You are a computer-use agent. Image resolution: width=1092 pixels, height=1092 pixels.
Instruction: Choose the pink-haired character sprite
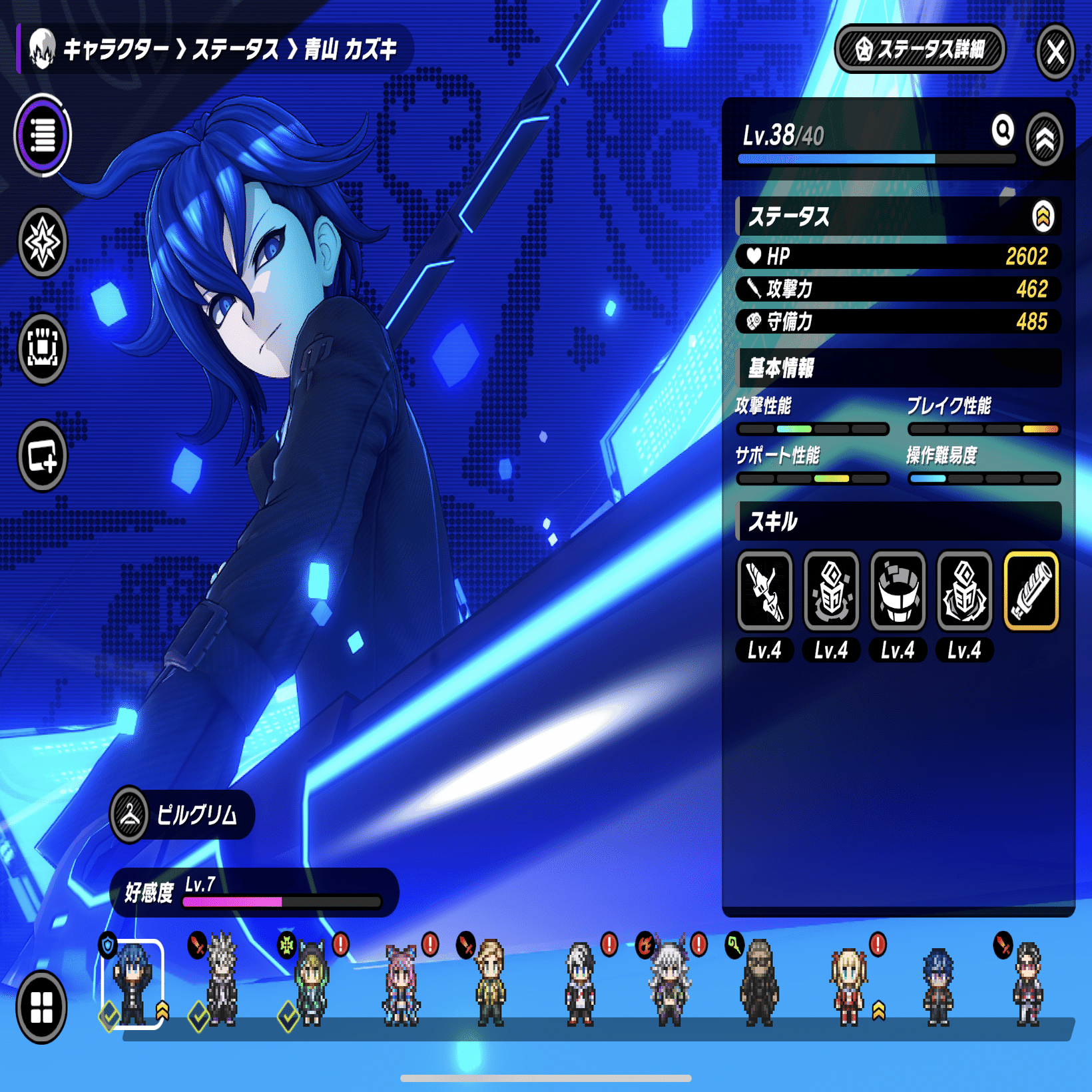(x=400, y=984)
